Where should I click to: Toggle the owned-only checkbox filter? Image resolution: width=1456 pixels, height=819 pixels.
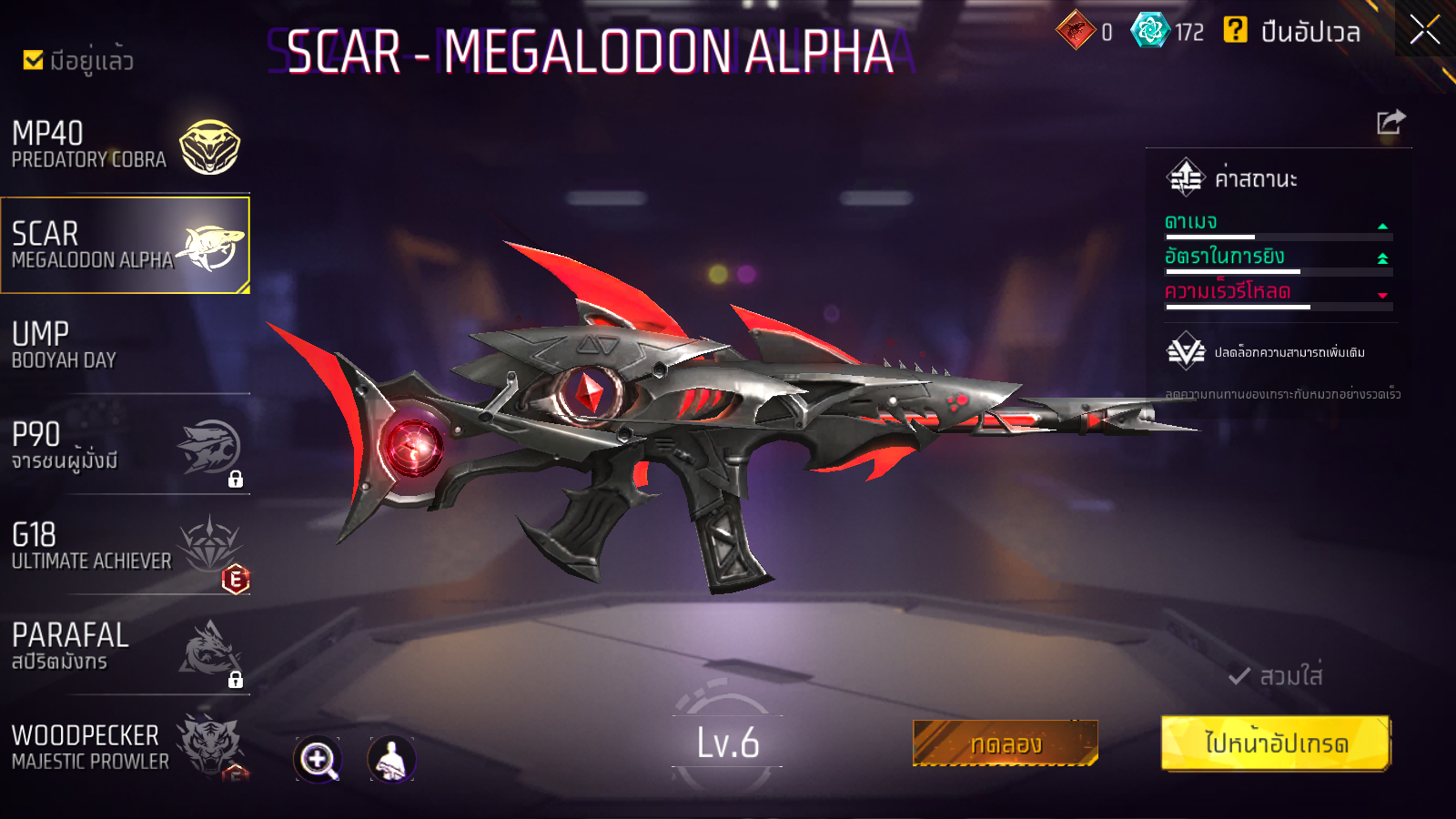pyautogui.click(x=34, y=61)
